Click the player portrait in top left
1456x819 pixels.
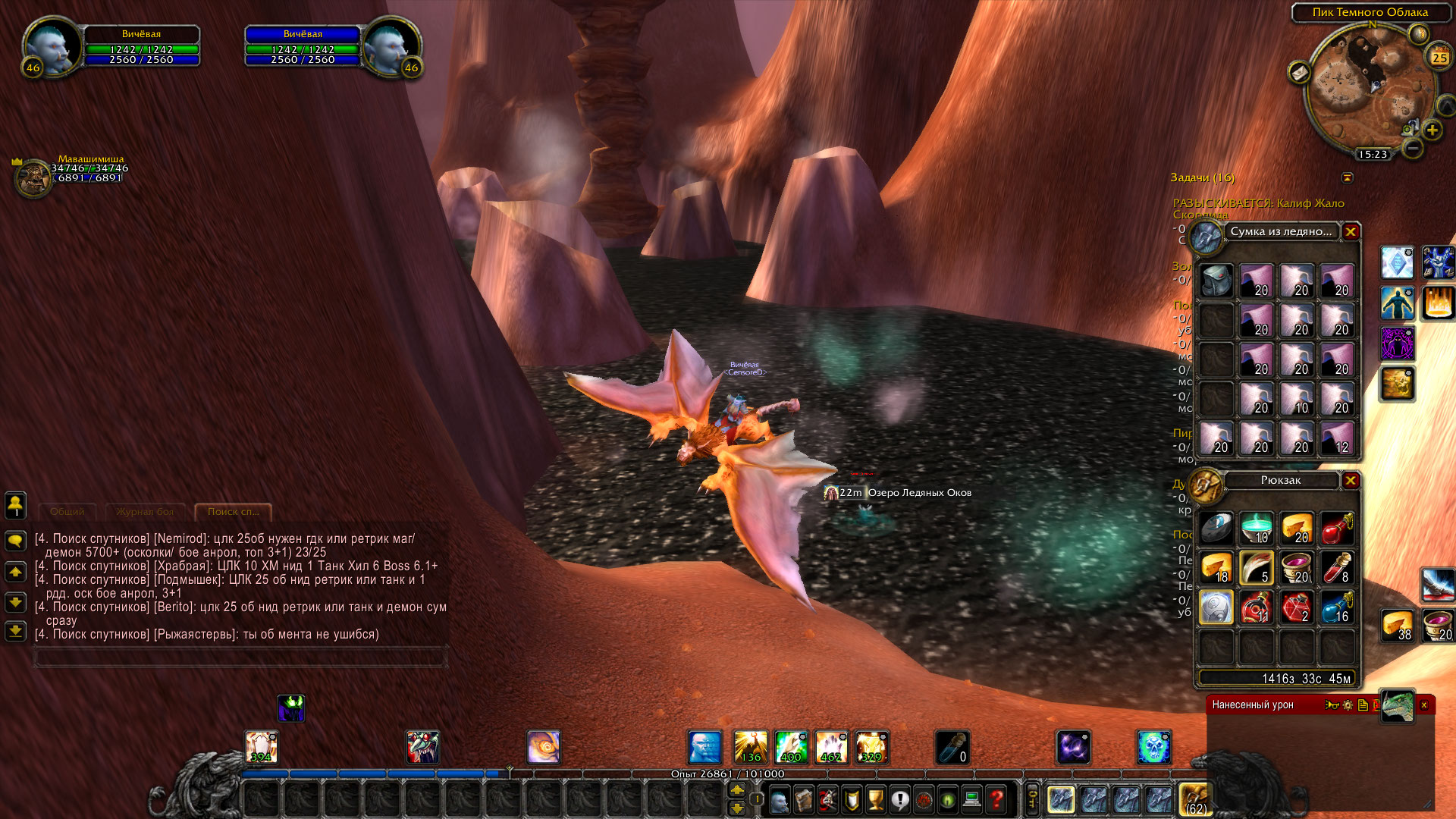point(52,45)
